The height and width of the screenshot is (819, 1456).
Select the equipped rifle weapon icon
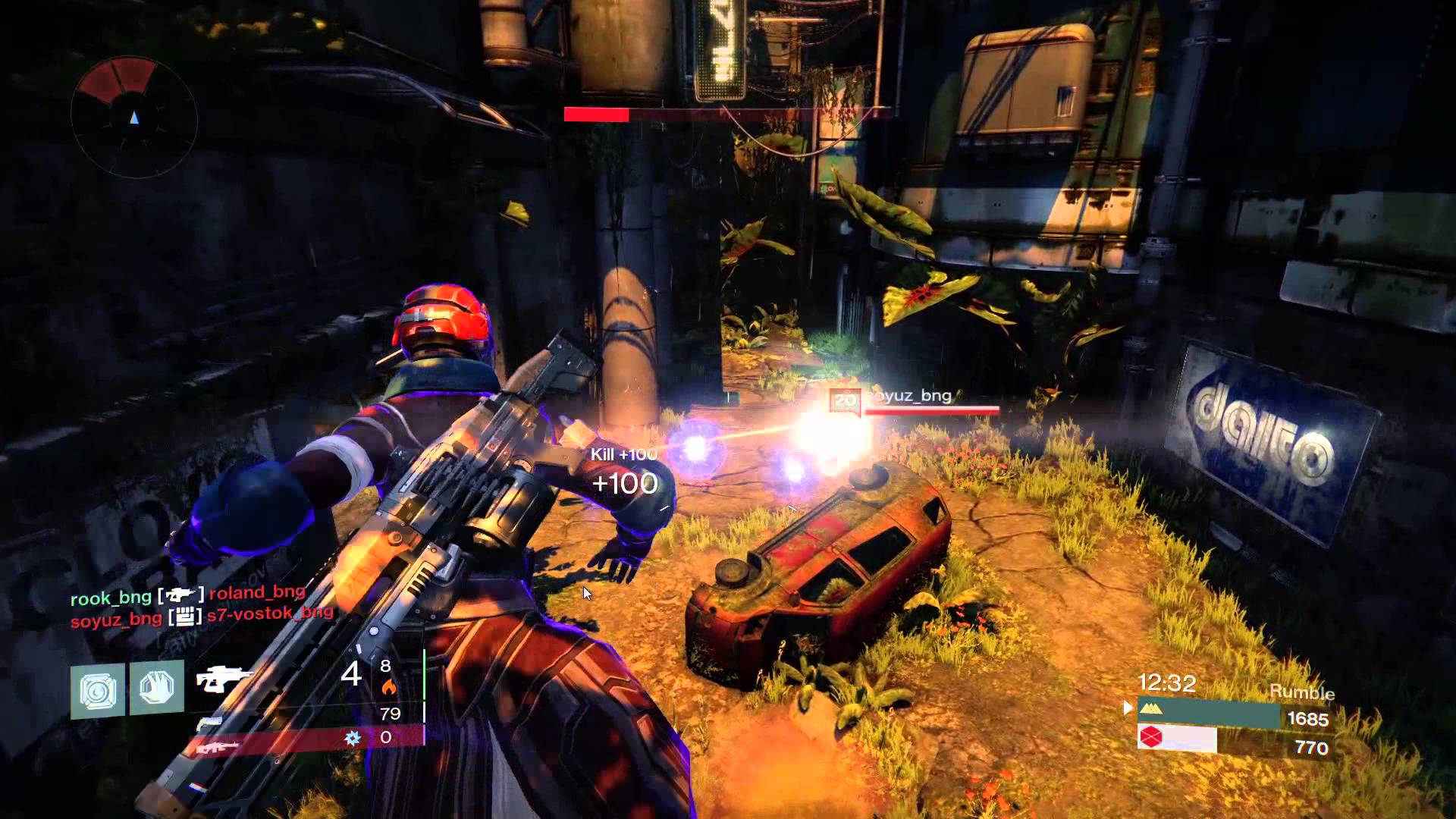pos(221,679)
